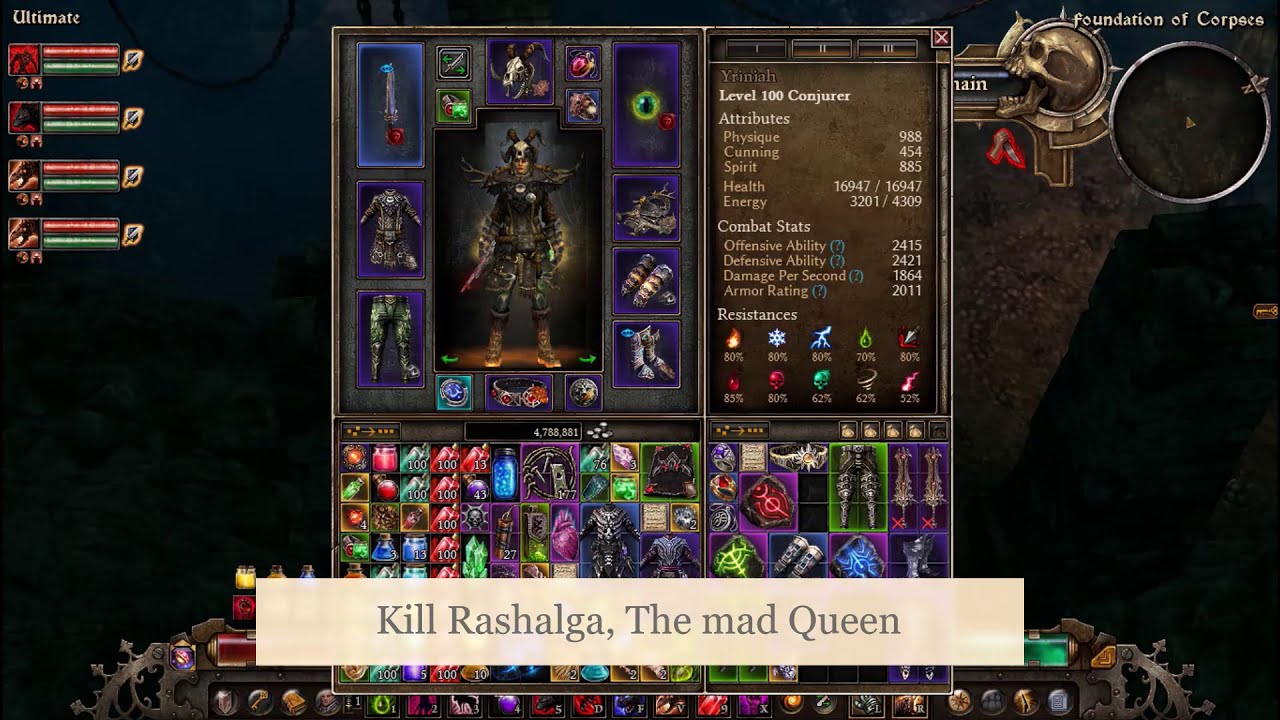Screen dimensions: 1280x720
Task: Select the equipped green pants slot
Action: pyautogui.click(x=390, y=338)
